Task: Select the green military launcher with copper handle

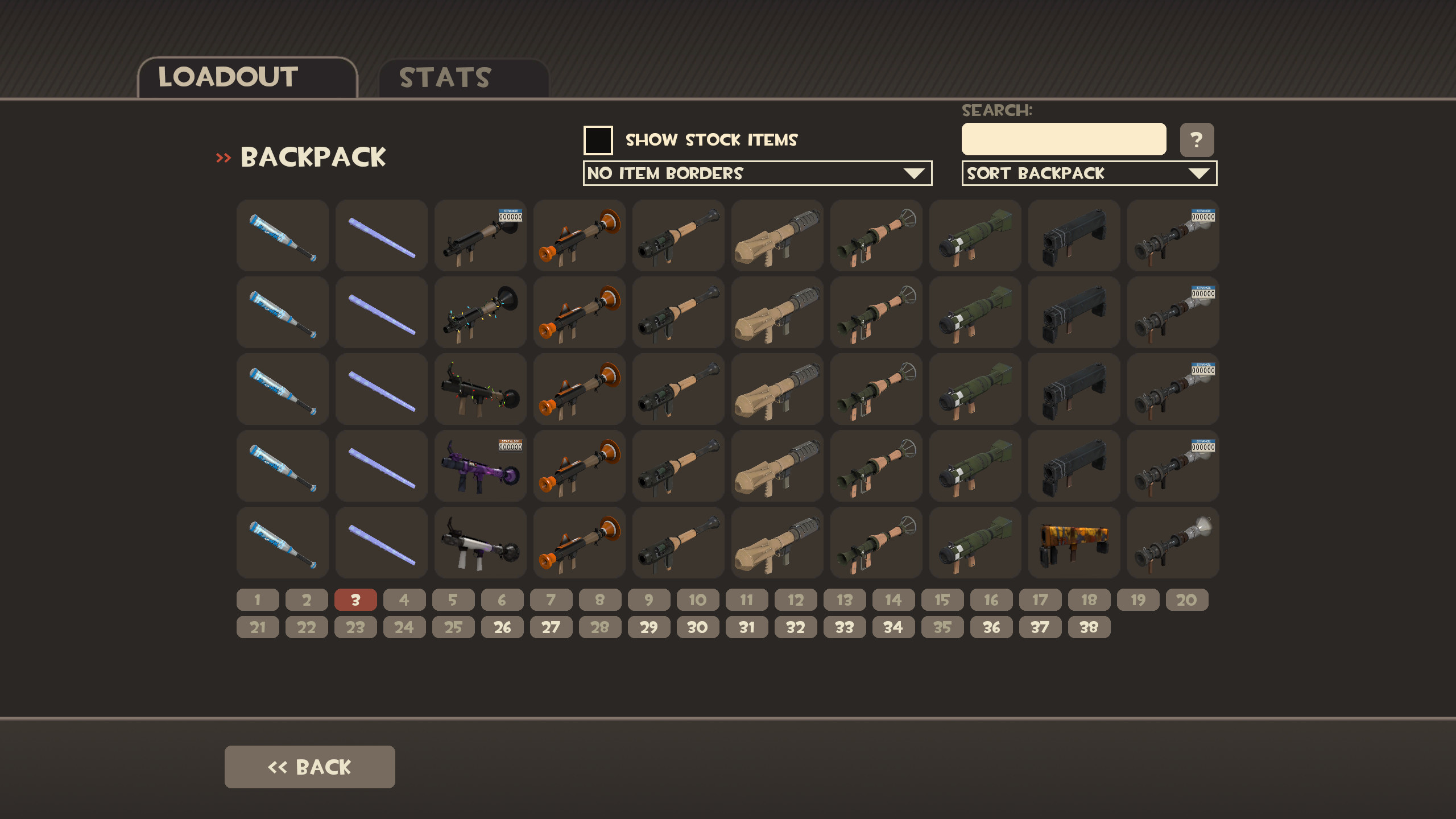Action: pyautogui.click(x=876, y=236)
